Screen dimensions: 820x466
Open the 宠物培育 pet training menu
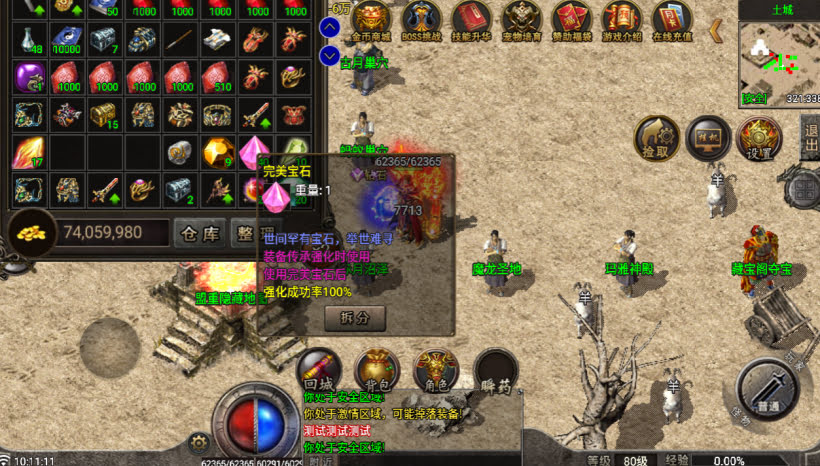click(521, 20)
